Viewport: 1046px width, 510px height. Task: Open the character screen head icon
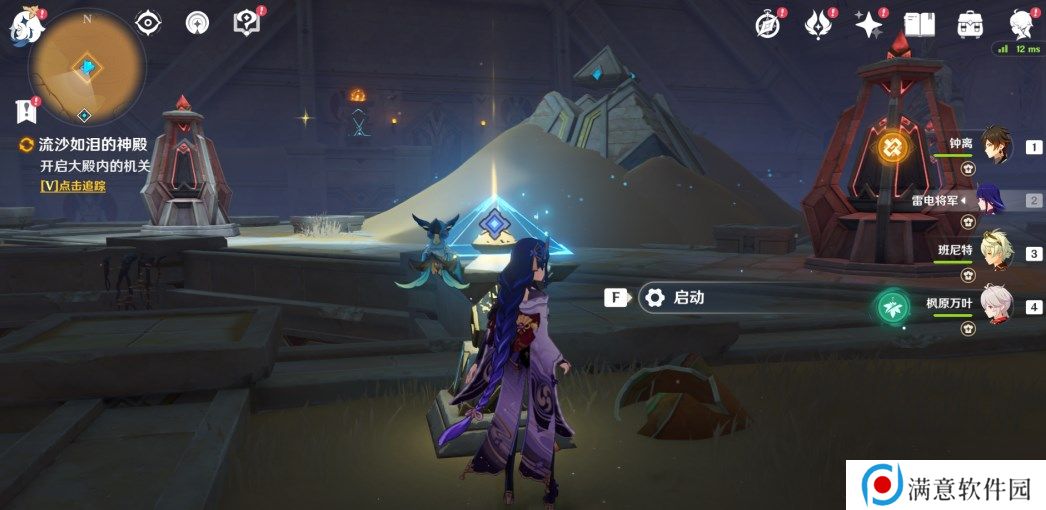point(1020,24)
